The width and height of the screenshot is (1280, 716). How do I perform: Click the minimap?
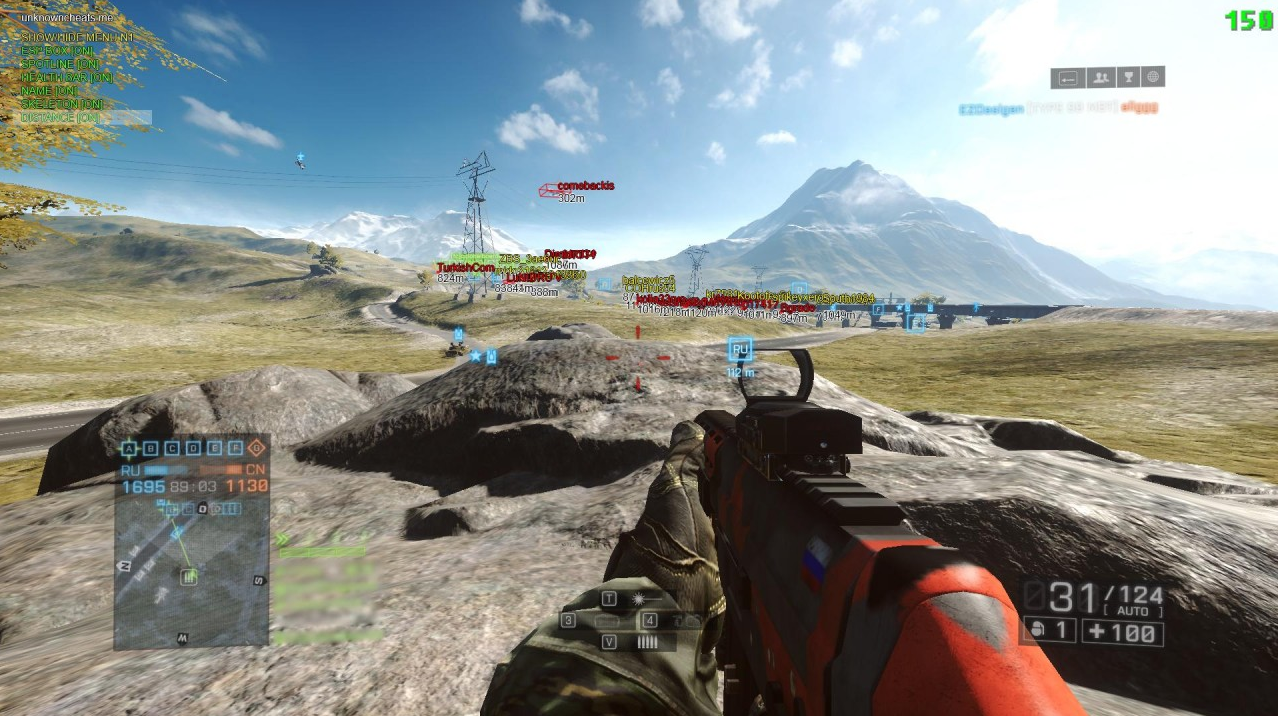coord(190,572)
